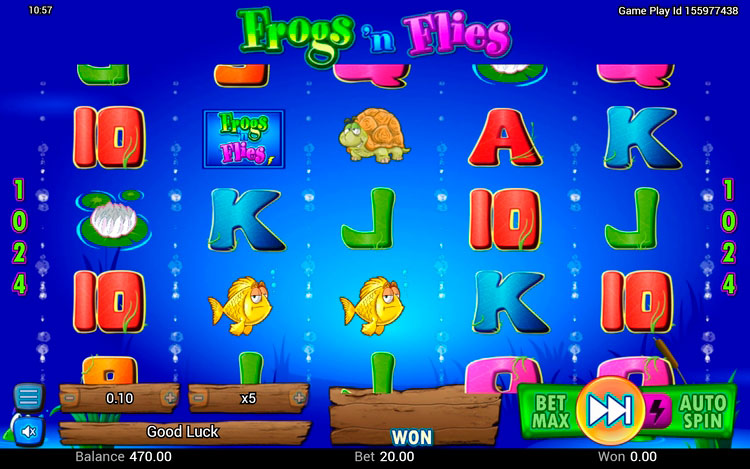This screenshot has width=750, height=469.
Task: Raise the x5 bet multiplier
Action: [298, 398]
